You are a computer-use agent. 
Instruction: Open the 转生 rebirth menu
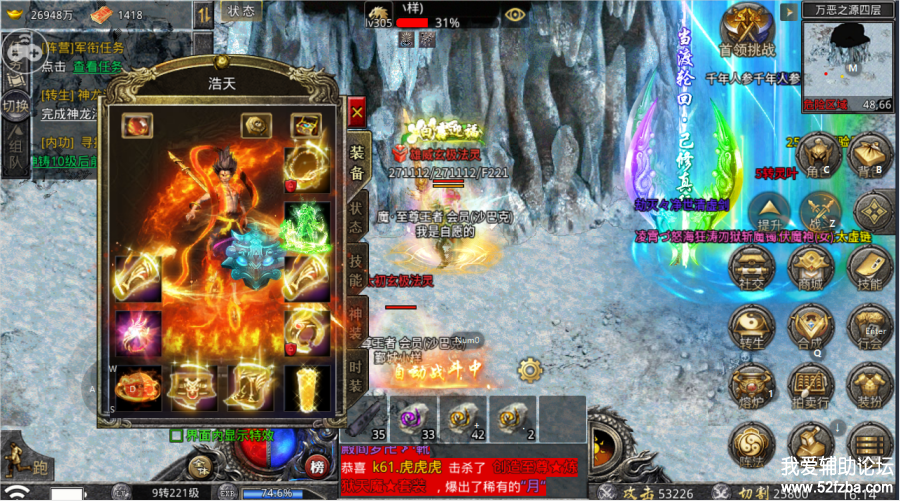(752, 327)
